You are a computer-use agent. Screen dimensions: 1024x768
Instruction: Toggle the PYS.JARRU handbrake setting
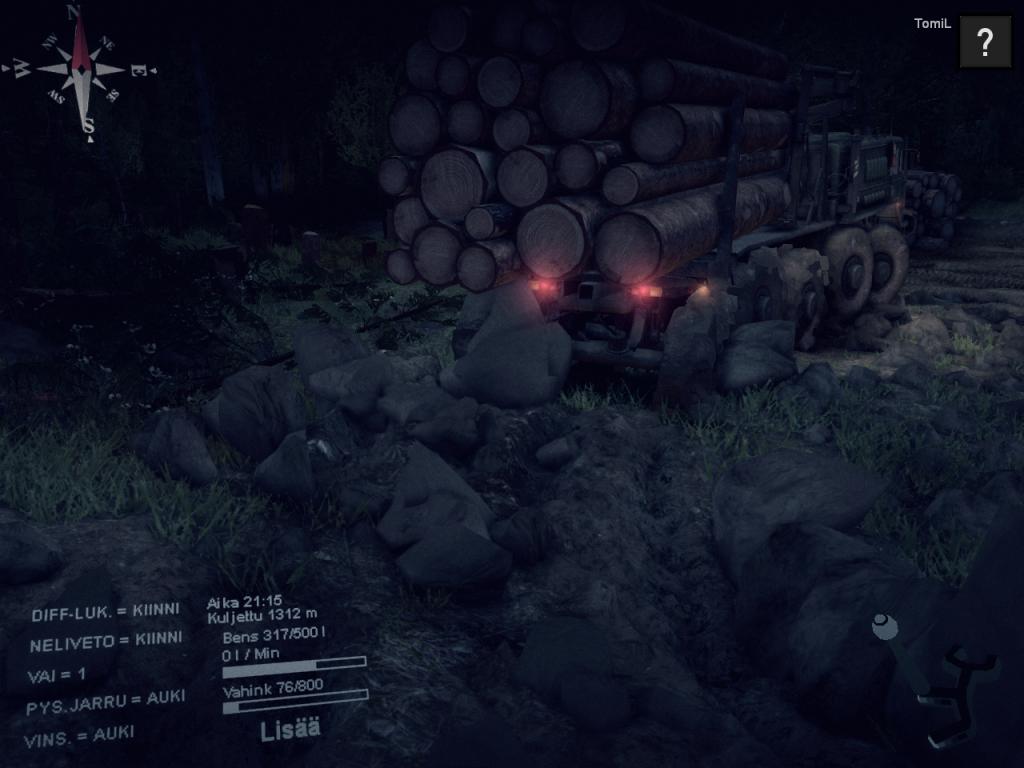(x=105, y=702)
